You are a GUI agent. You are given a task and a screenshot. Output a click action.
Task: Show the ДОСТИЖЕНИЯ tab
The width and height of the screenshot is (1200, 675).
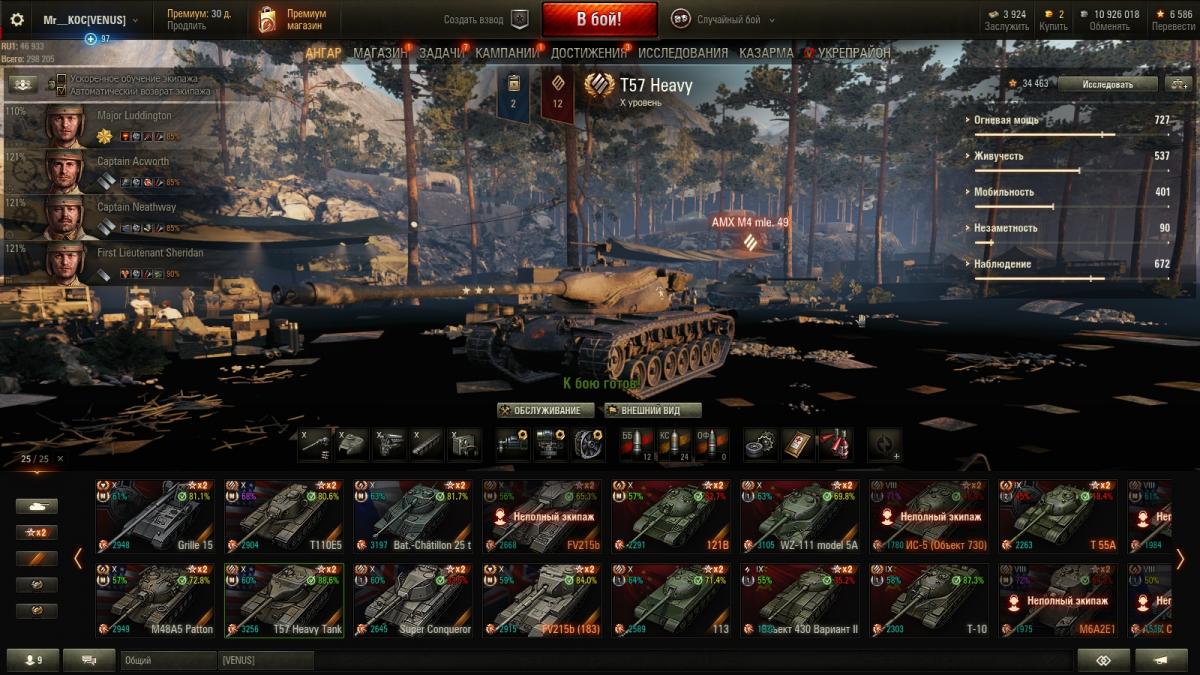pos(588,53)
